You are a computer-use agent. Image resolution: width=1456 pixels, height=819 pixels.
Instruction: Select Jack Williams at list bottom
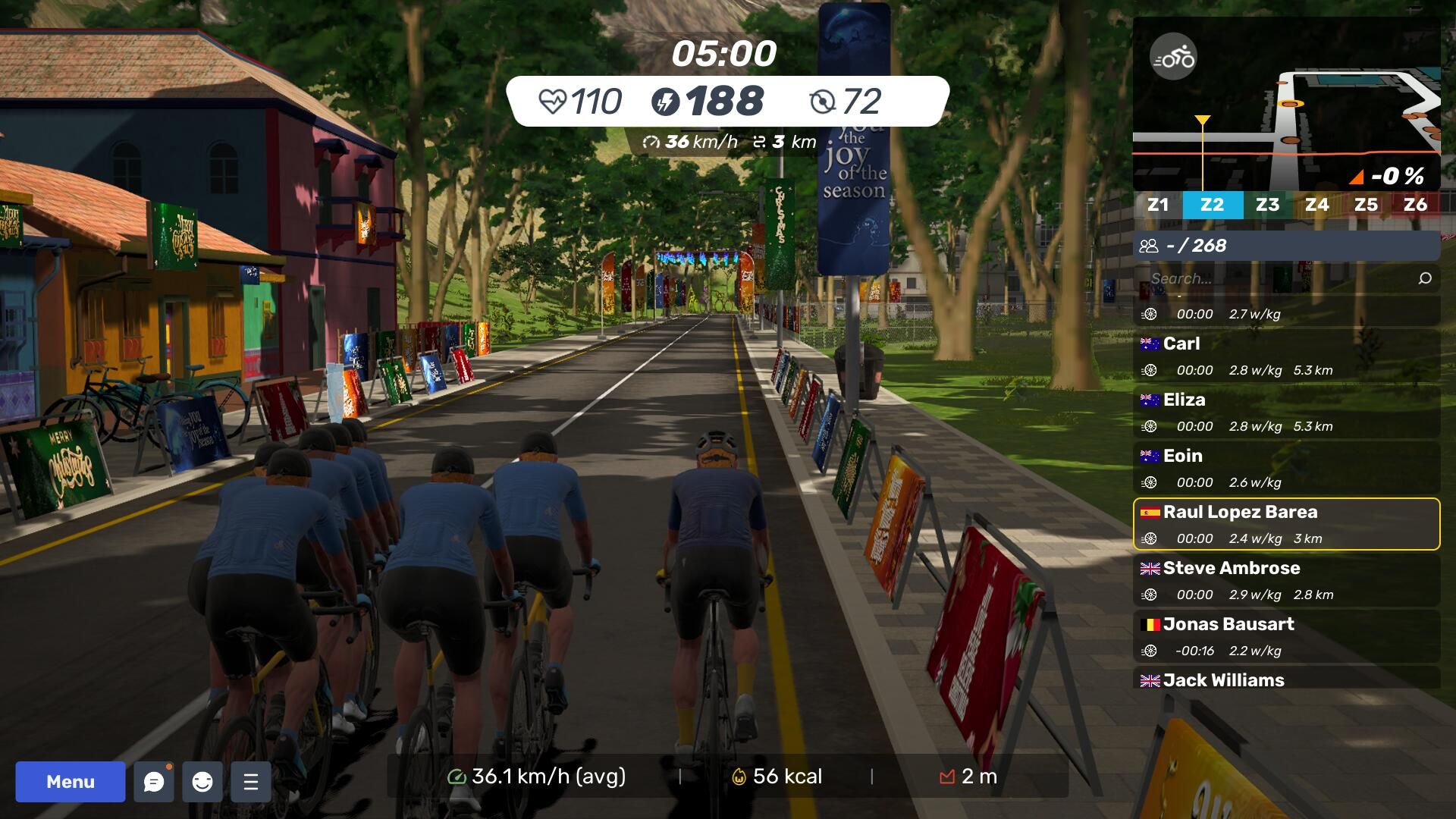point(1286,679)
